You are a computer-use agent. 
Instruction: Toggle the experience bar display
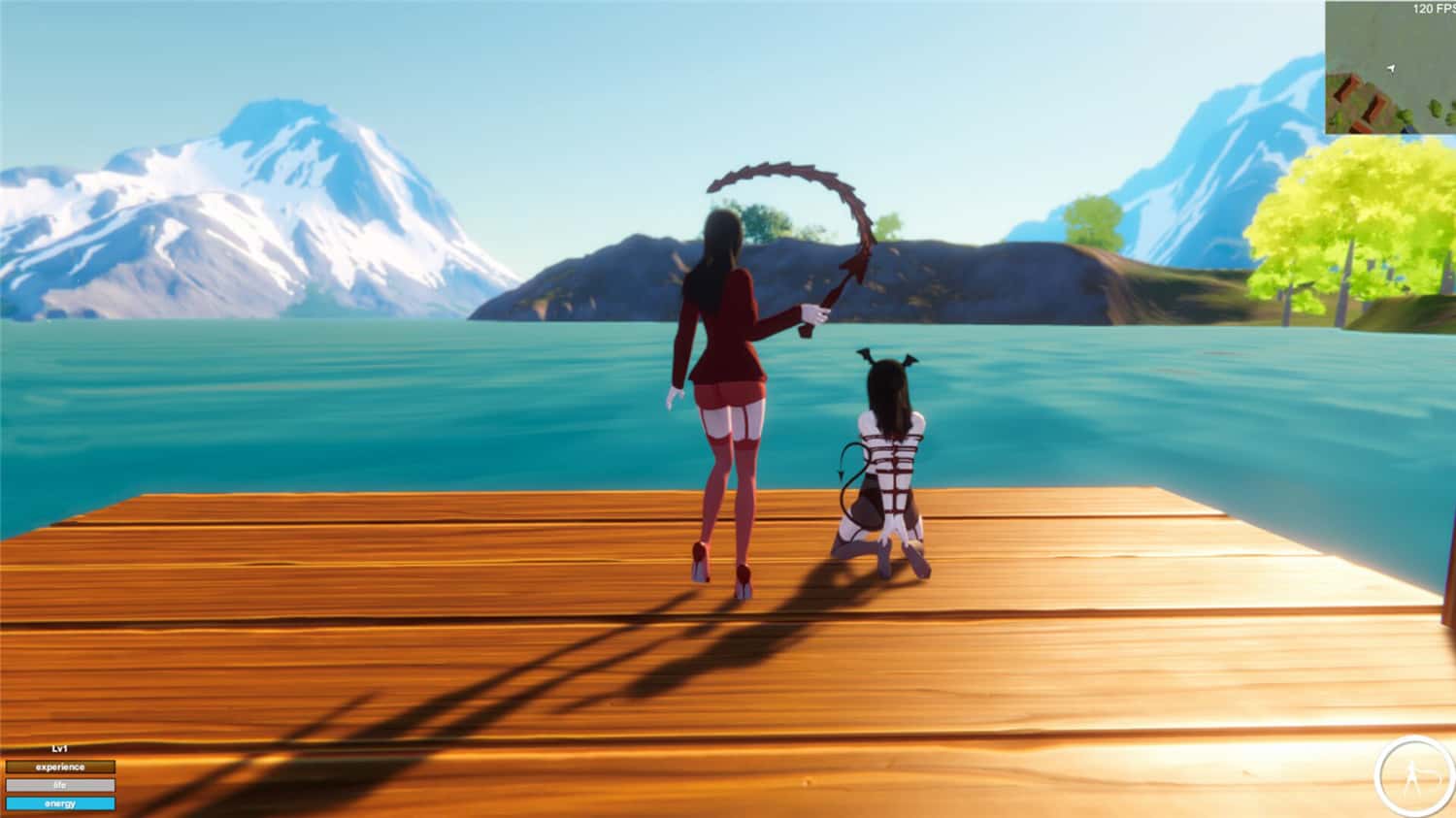pyautogui.click(x=60, y=766)
